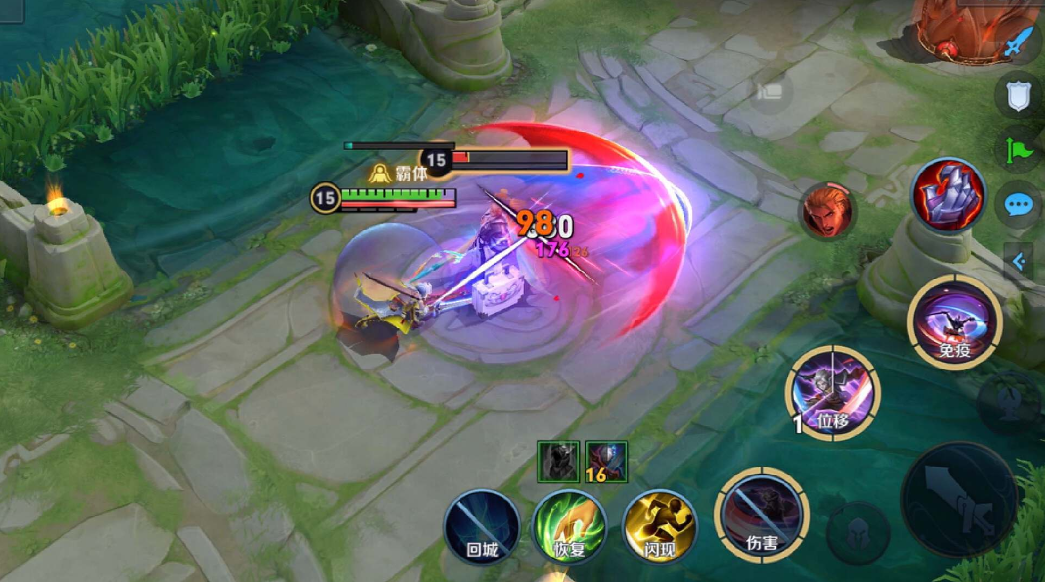This screenshot has width=1045, height=582.
Task: Collapse the signal panel with the arrow
Action: [1020, 262]
